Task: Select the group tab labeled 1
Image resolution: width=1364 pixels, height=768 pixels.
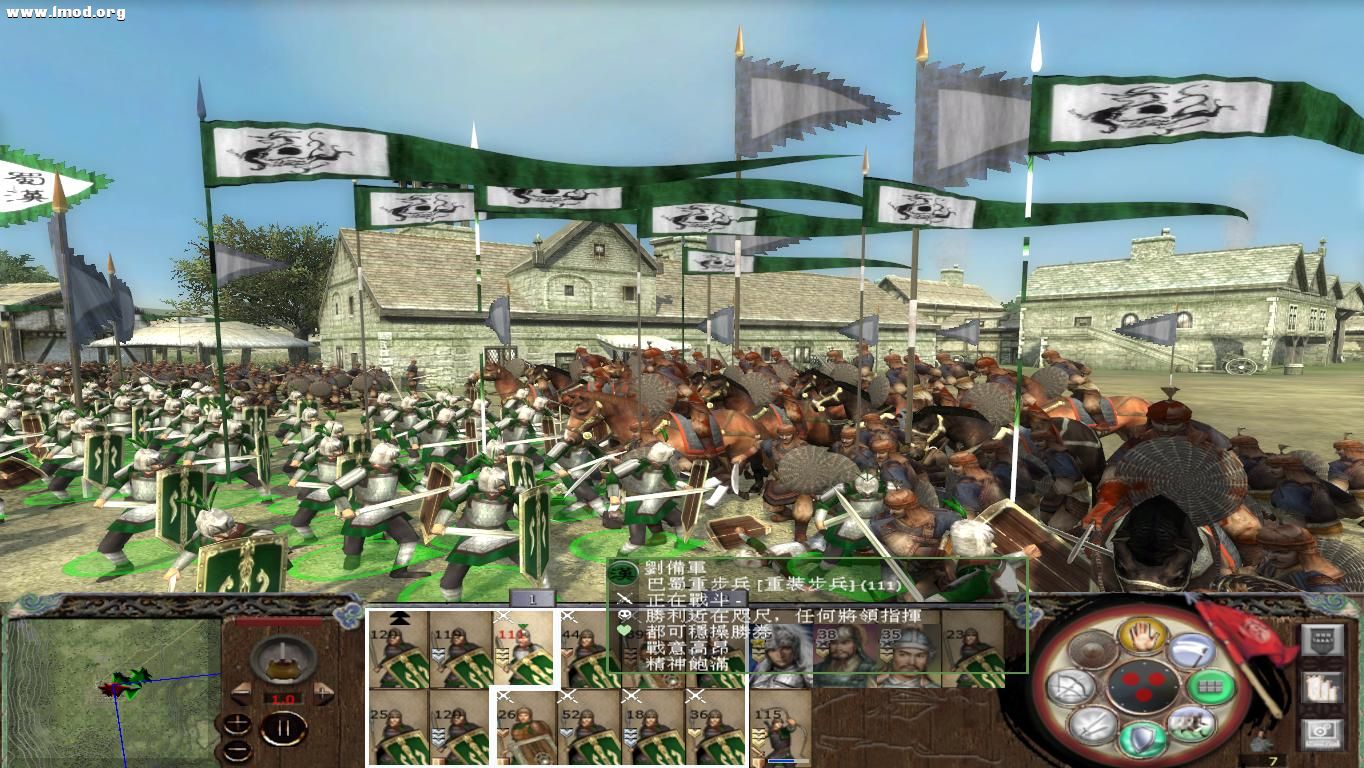Action: coord(532,599)
